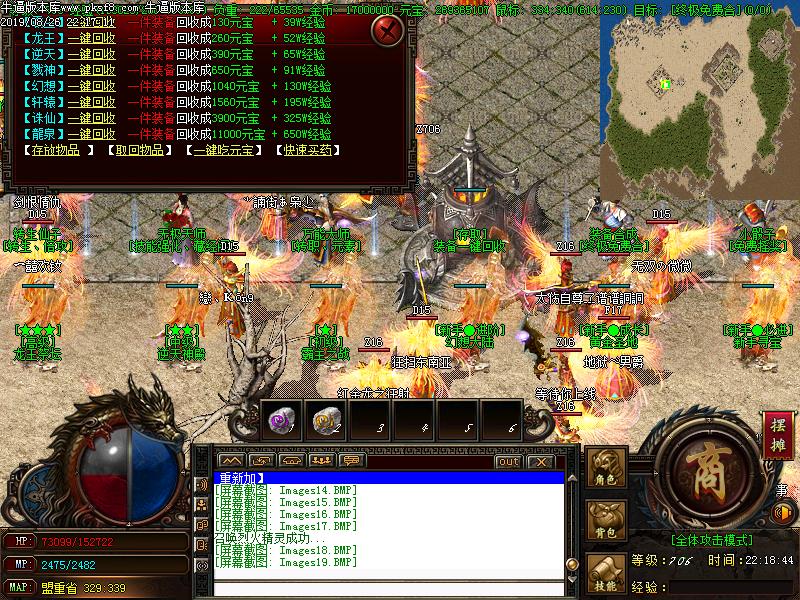
Task: Choose 快速买药 quick potion purchase
Action: [x=307, y=150]
